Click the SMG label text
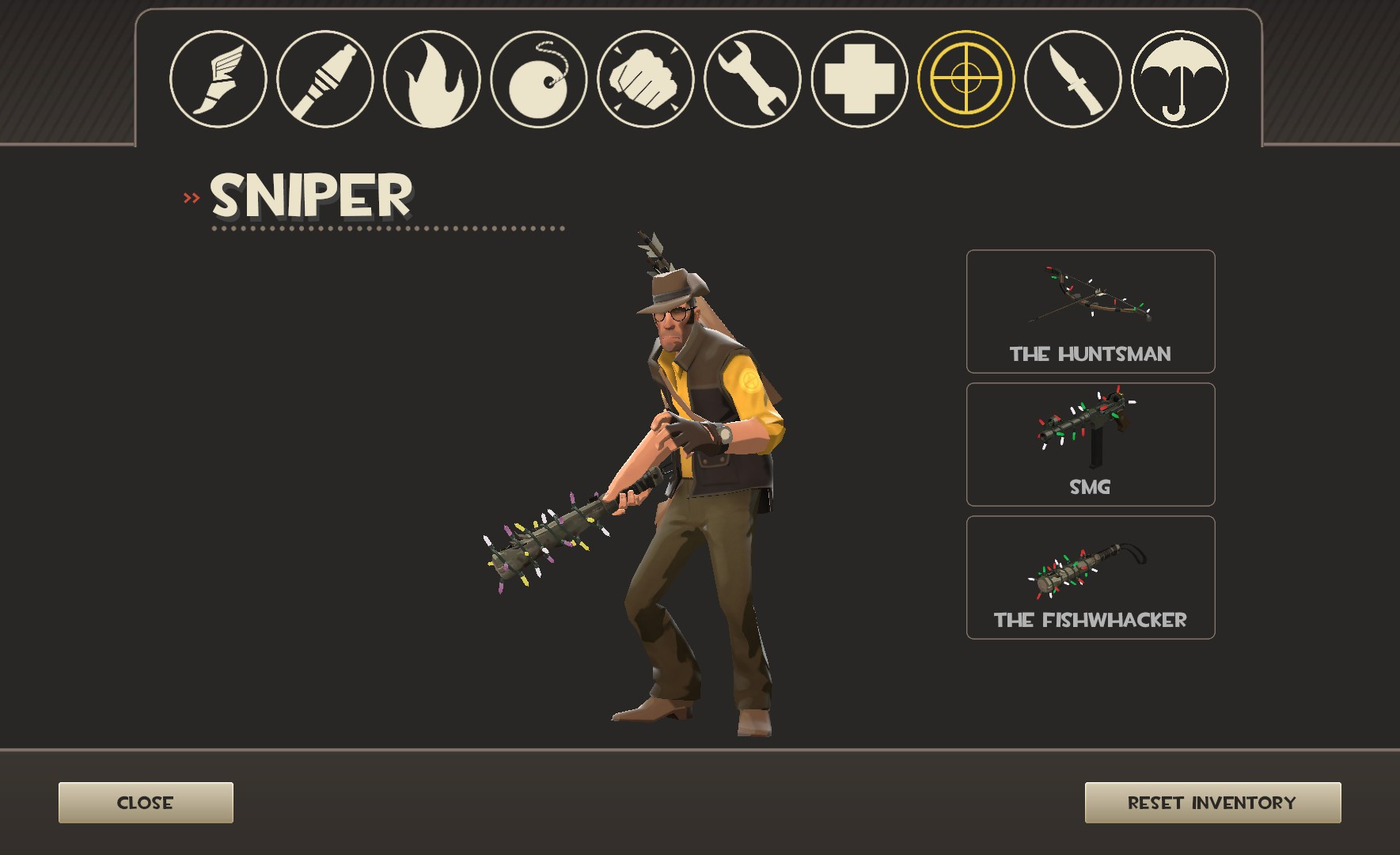The image size is (1400, 855). click(1090, 487)
